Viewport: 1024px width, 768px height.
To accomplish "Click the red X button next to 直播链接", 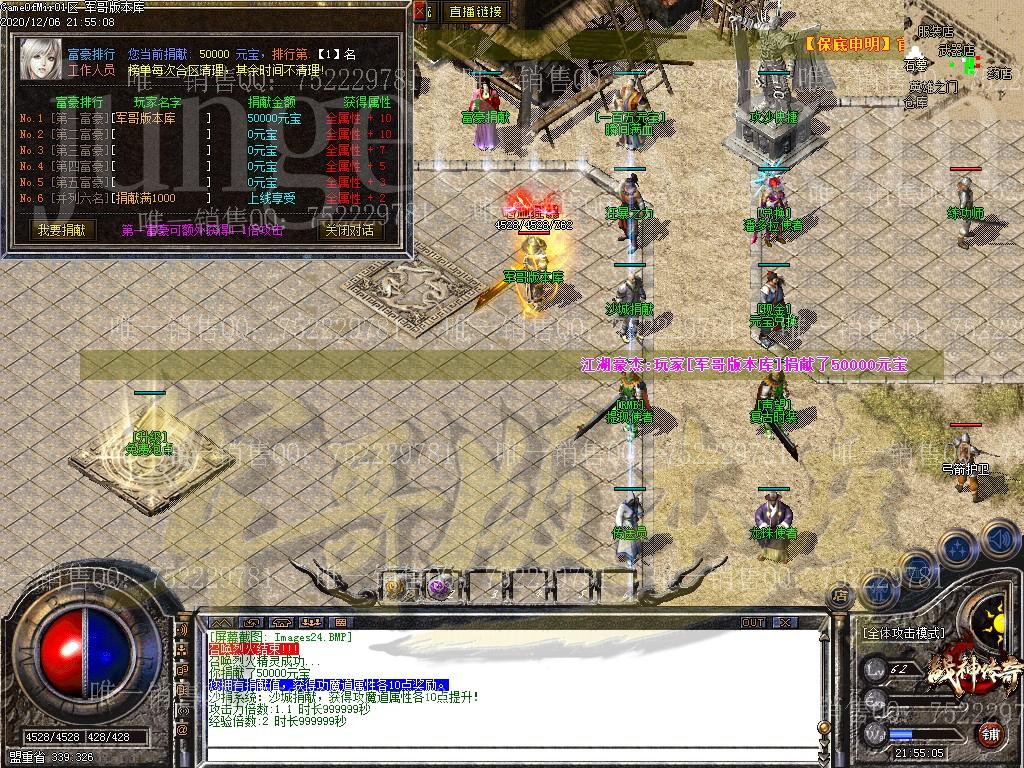I will (424, 12).
